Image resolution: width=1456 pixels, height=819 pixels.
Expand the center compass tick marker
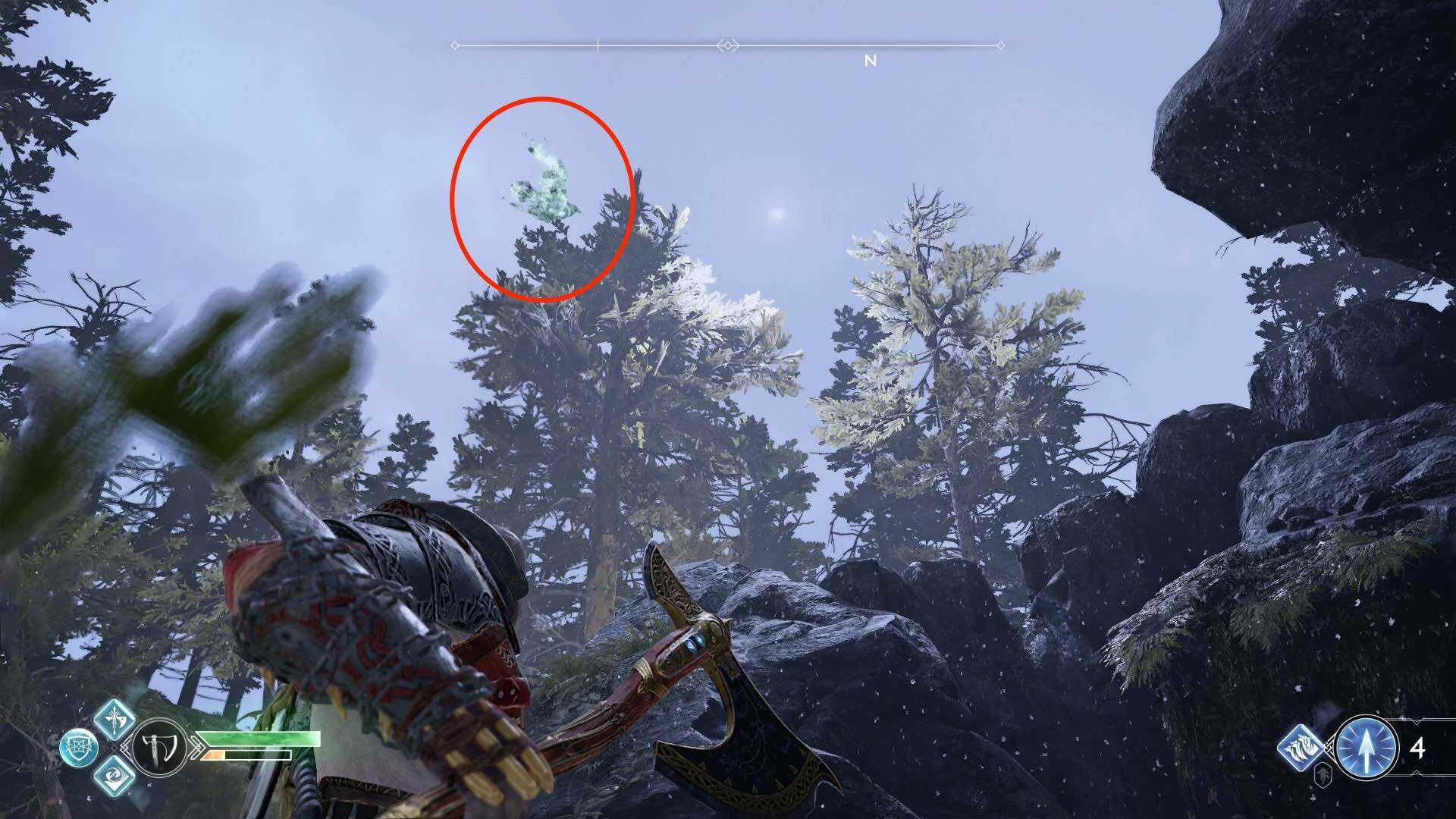pos(598,45)
